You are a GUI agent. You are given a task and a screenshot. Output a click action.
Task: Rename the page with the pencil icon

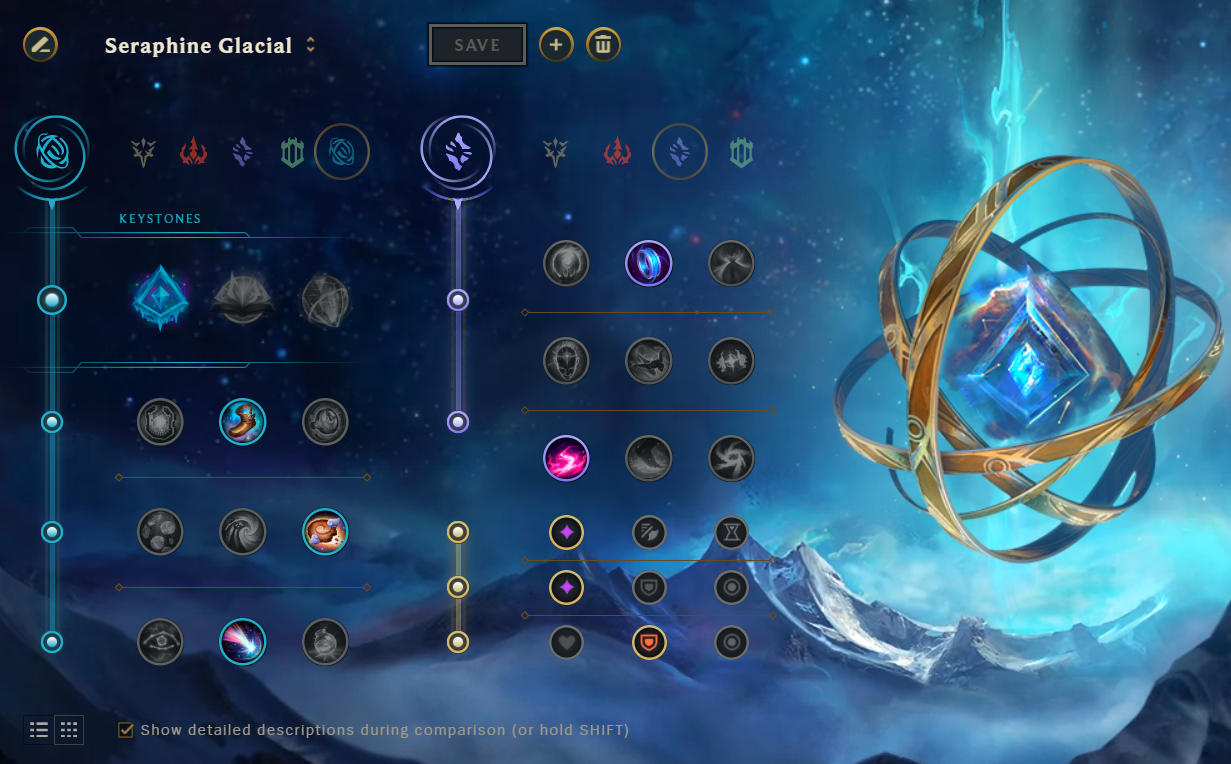tap(41, 44)
